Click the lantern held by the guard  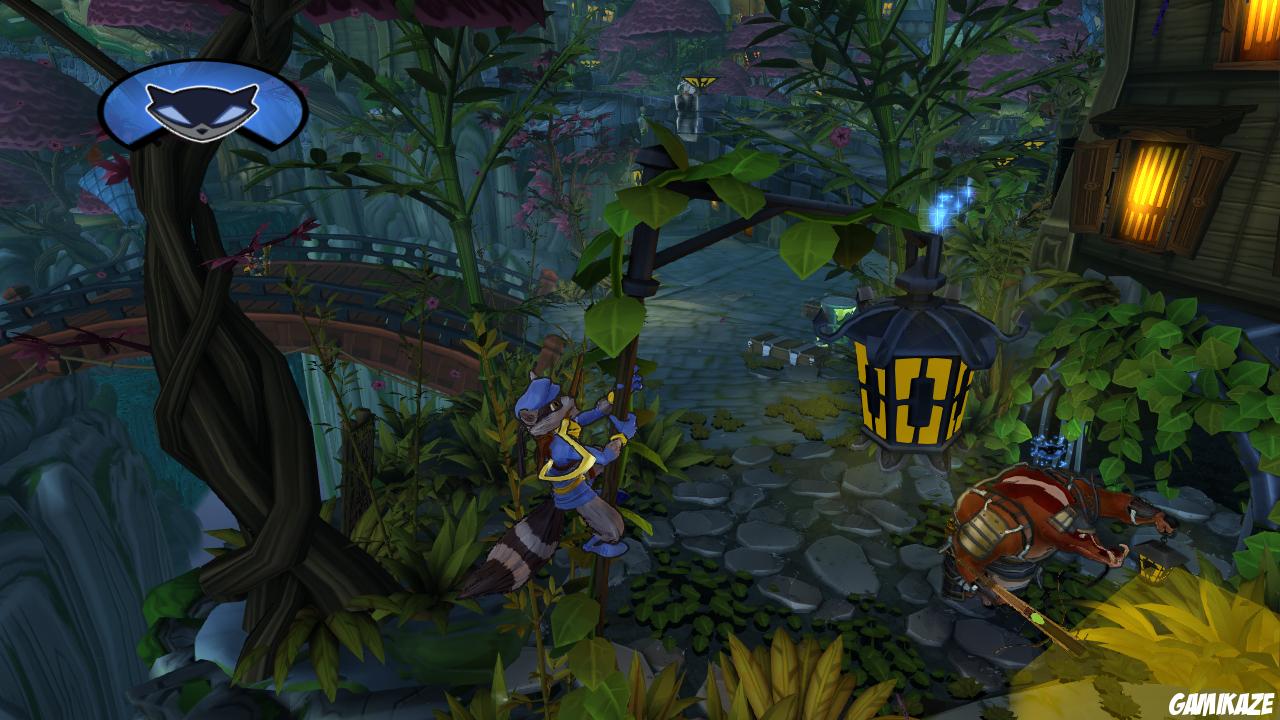1152,568
